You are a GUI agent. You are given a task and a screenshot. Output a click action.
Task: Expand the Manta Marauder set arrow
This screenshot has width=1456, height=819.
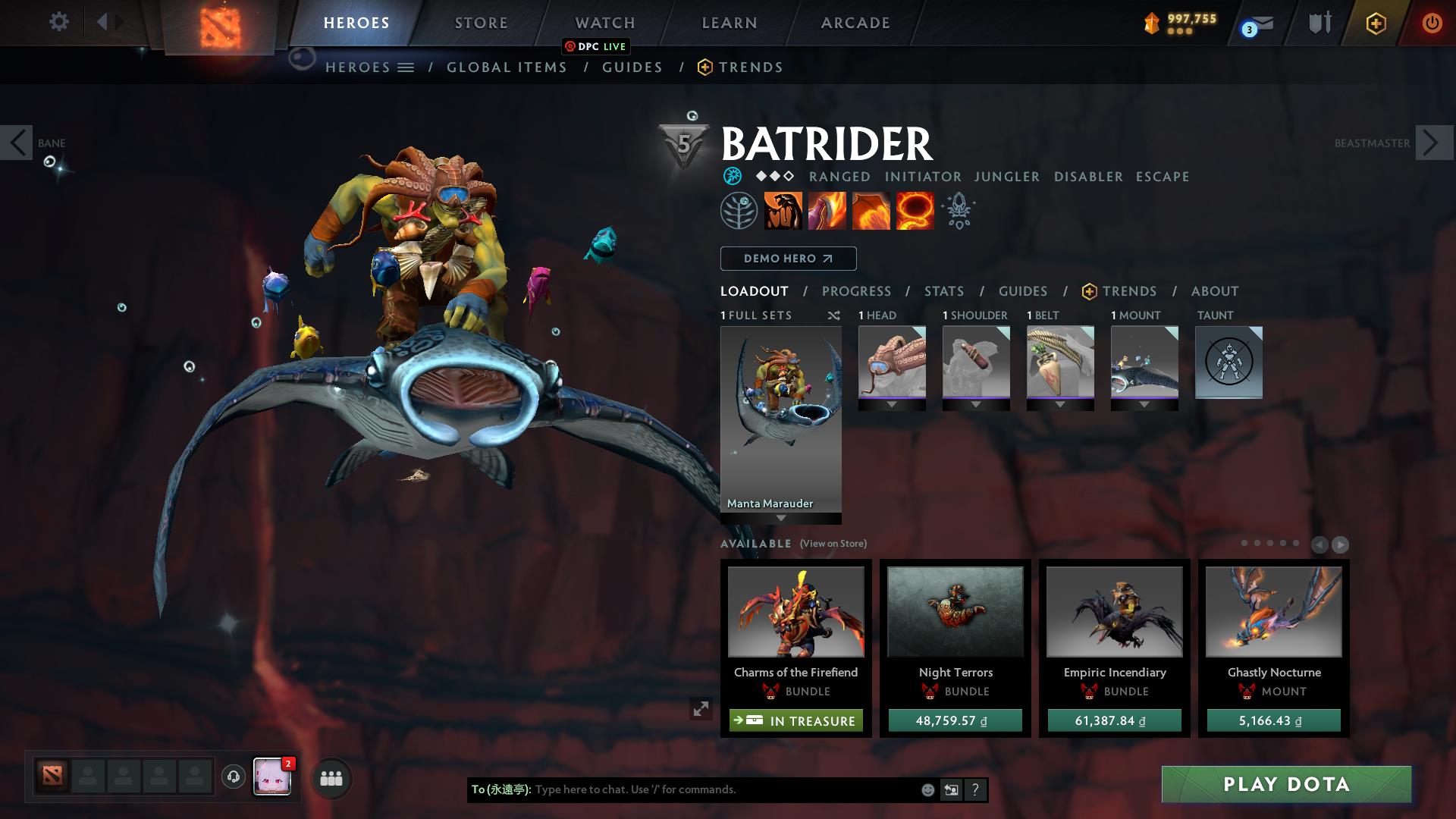pos(780,519)
